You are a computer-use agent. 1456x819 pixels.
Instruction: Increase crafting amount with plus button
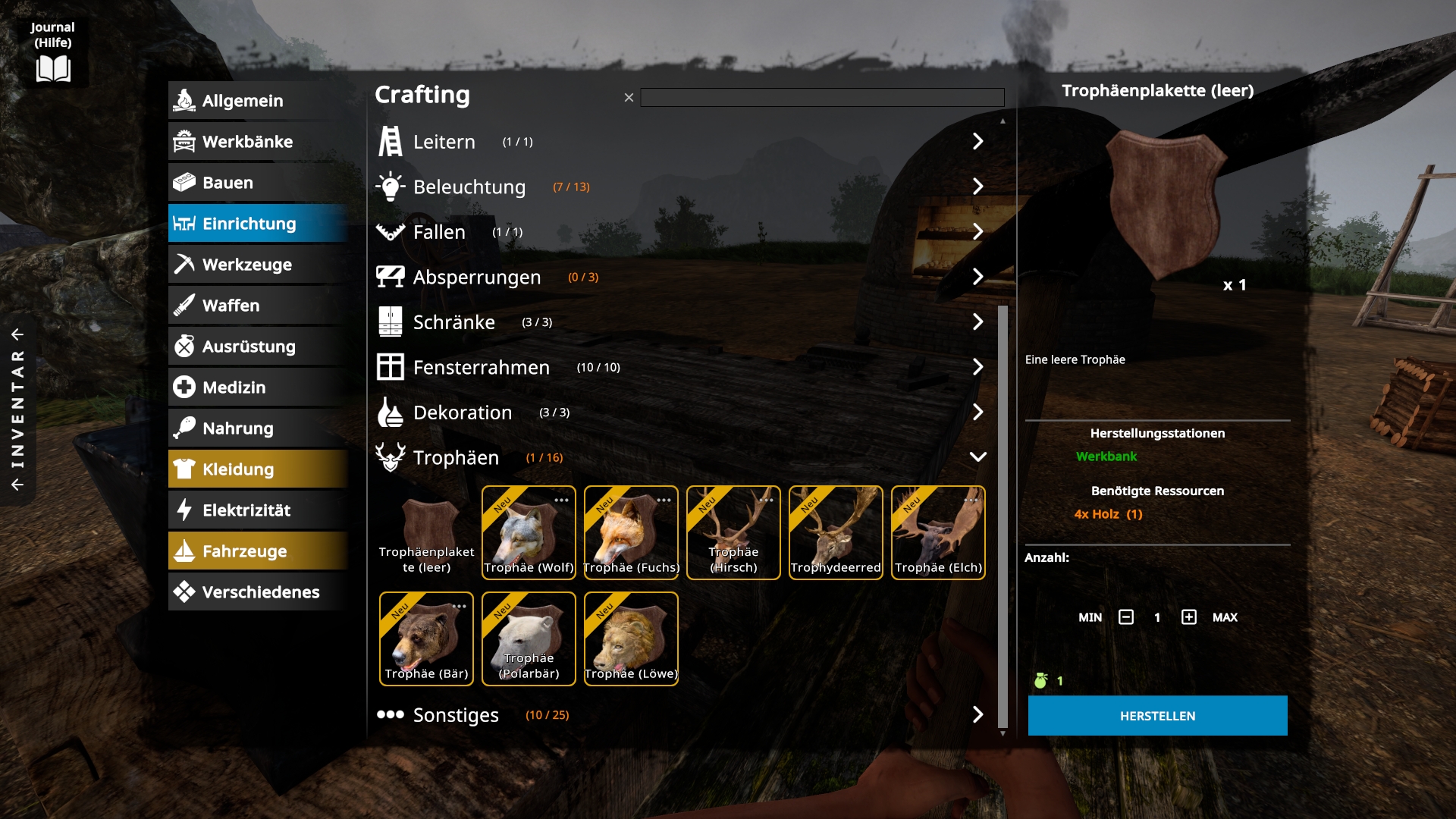(x=1188, y=617)
